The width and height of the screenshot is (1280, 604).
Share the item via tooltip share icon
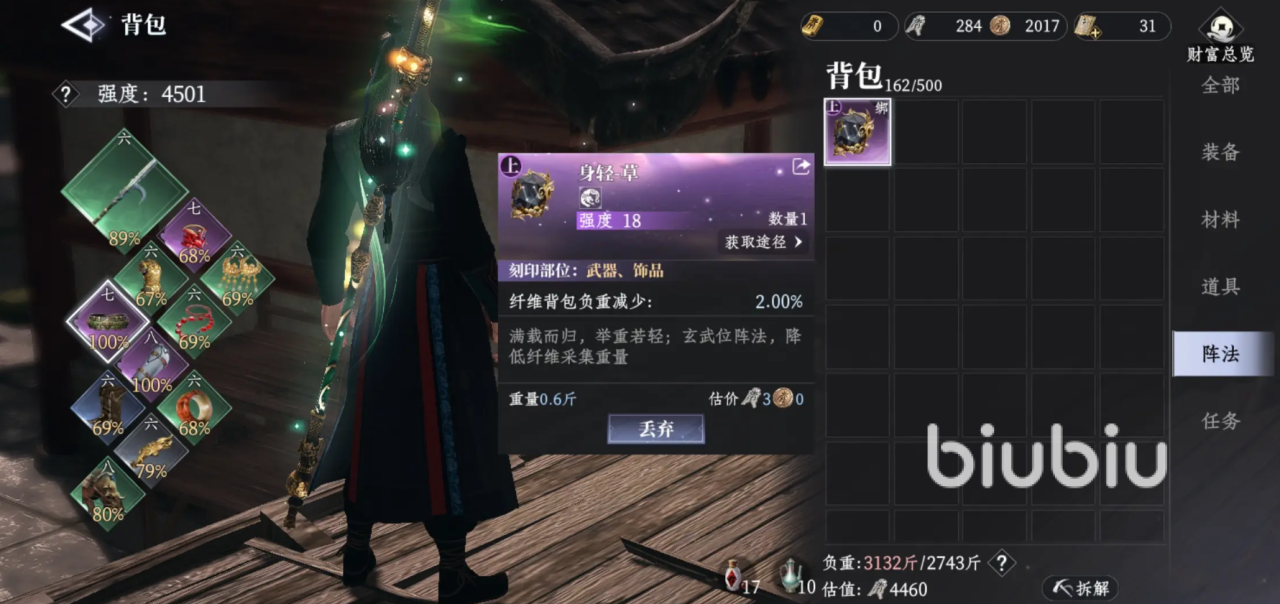(x=801, y=168)
